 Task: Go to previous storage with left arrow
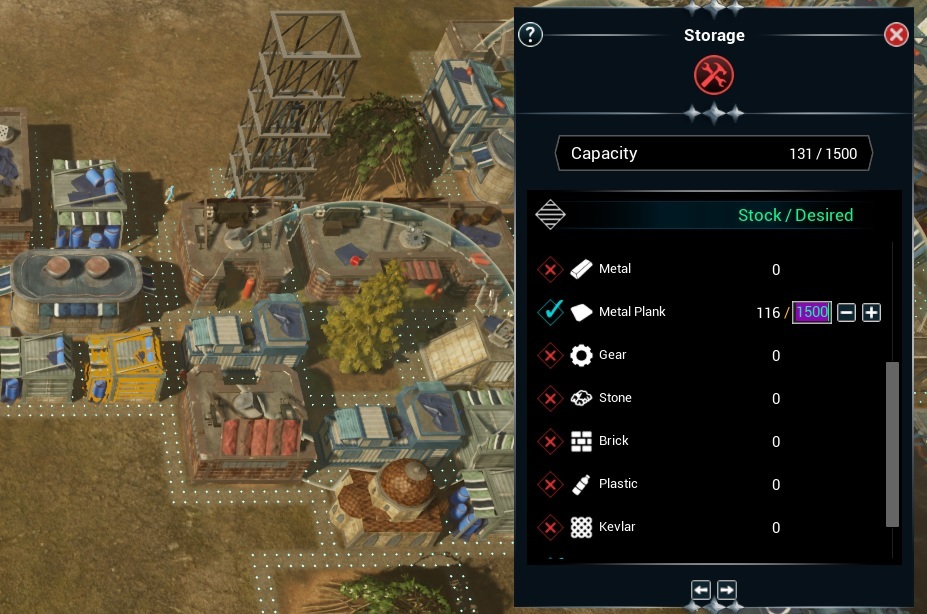click(701, 590)
